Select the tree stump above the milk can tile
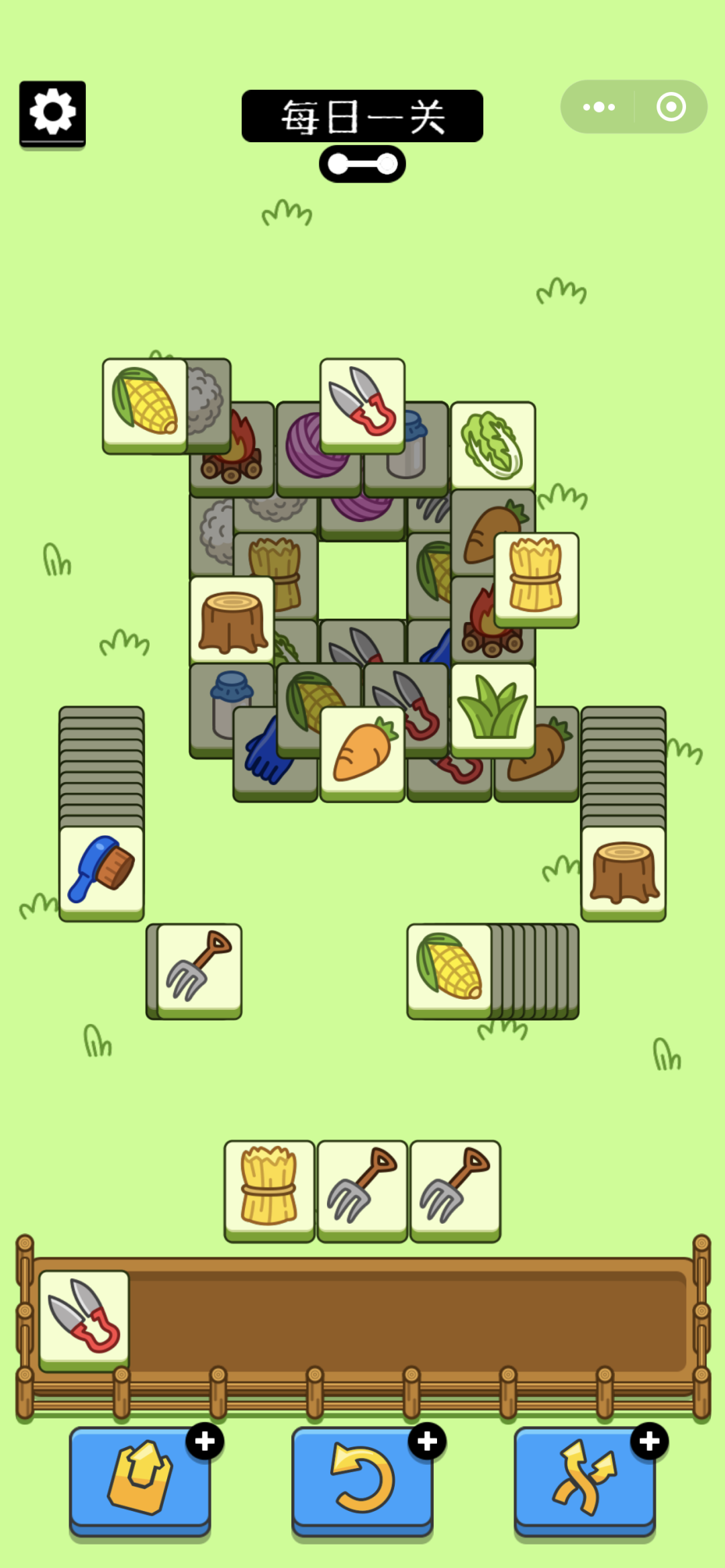 tap(232, 620)
